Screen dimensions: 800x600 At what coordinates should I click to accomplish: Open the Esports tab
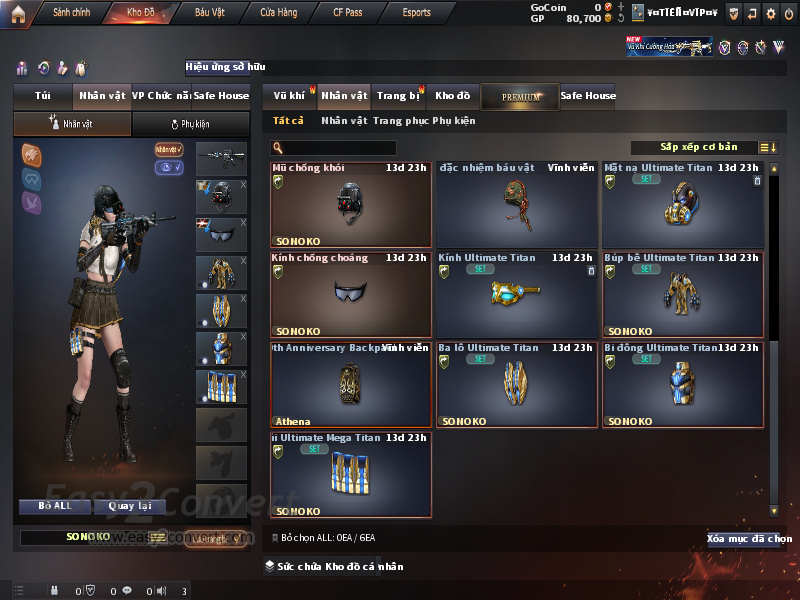[x=416, y=13]
